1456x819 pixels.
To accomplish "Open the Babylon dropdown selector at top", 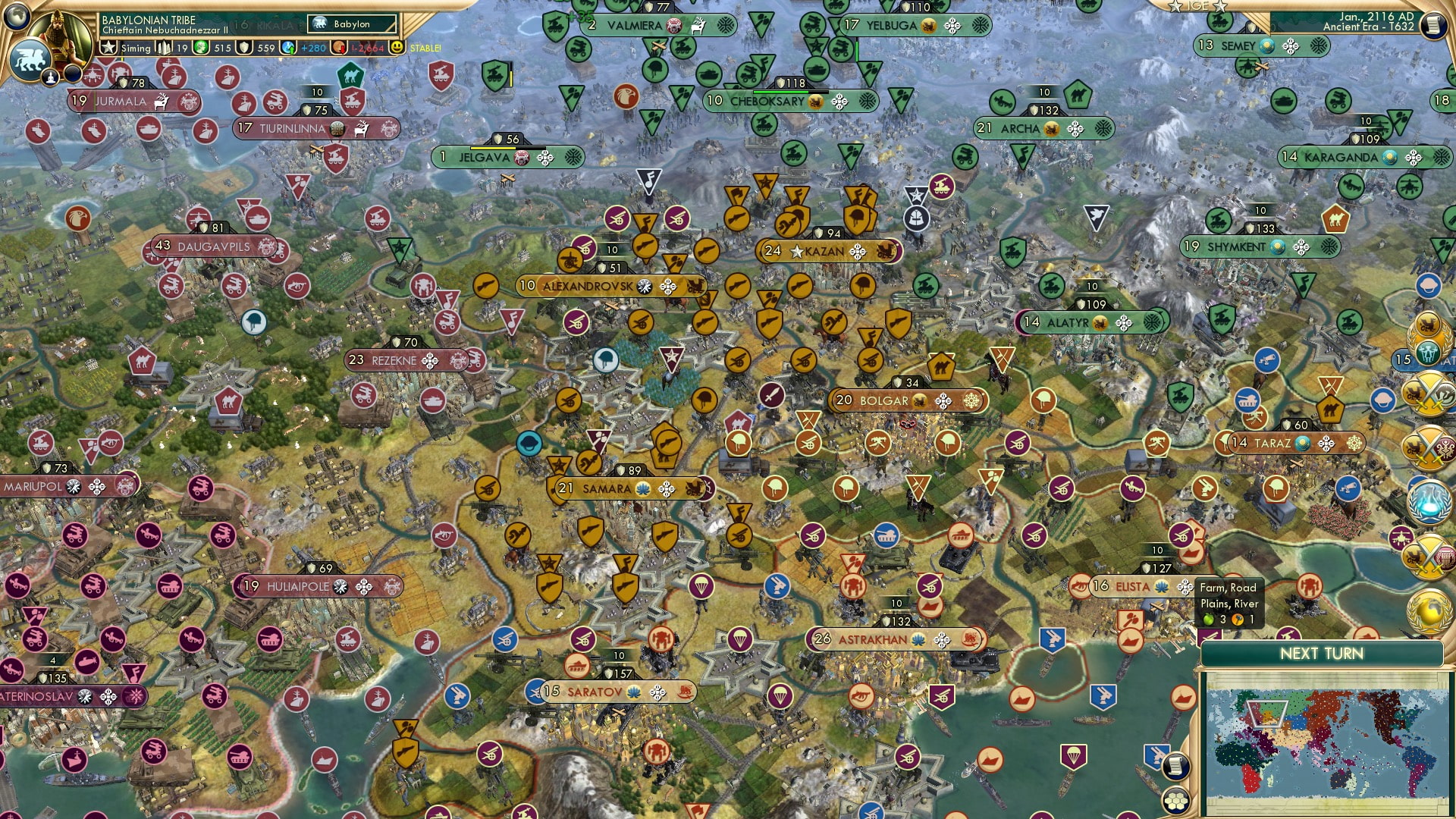I will [350, 24].
